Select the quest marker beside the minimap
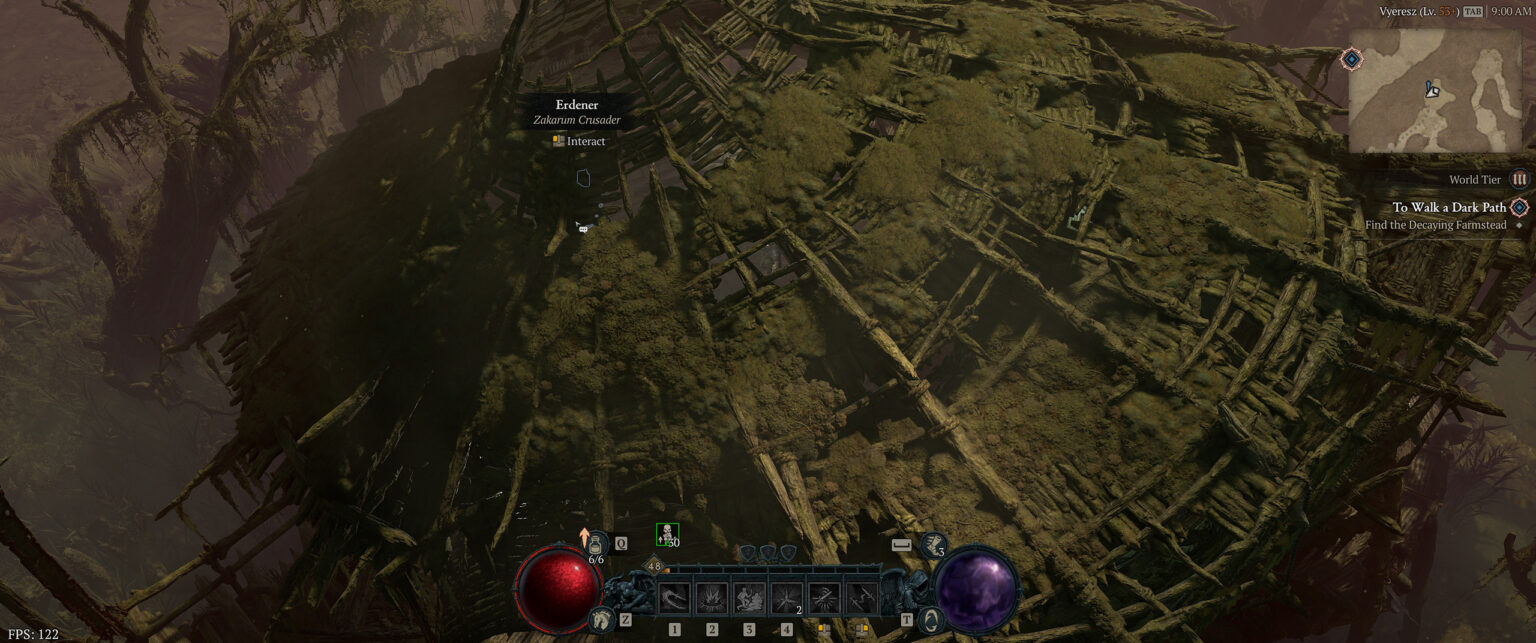 1351,60
